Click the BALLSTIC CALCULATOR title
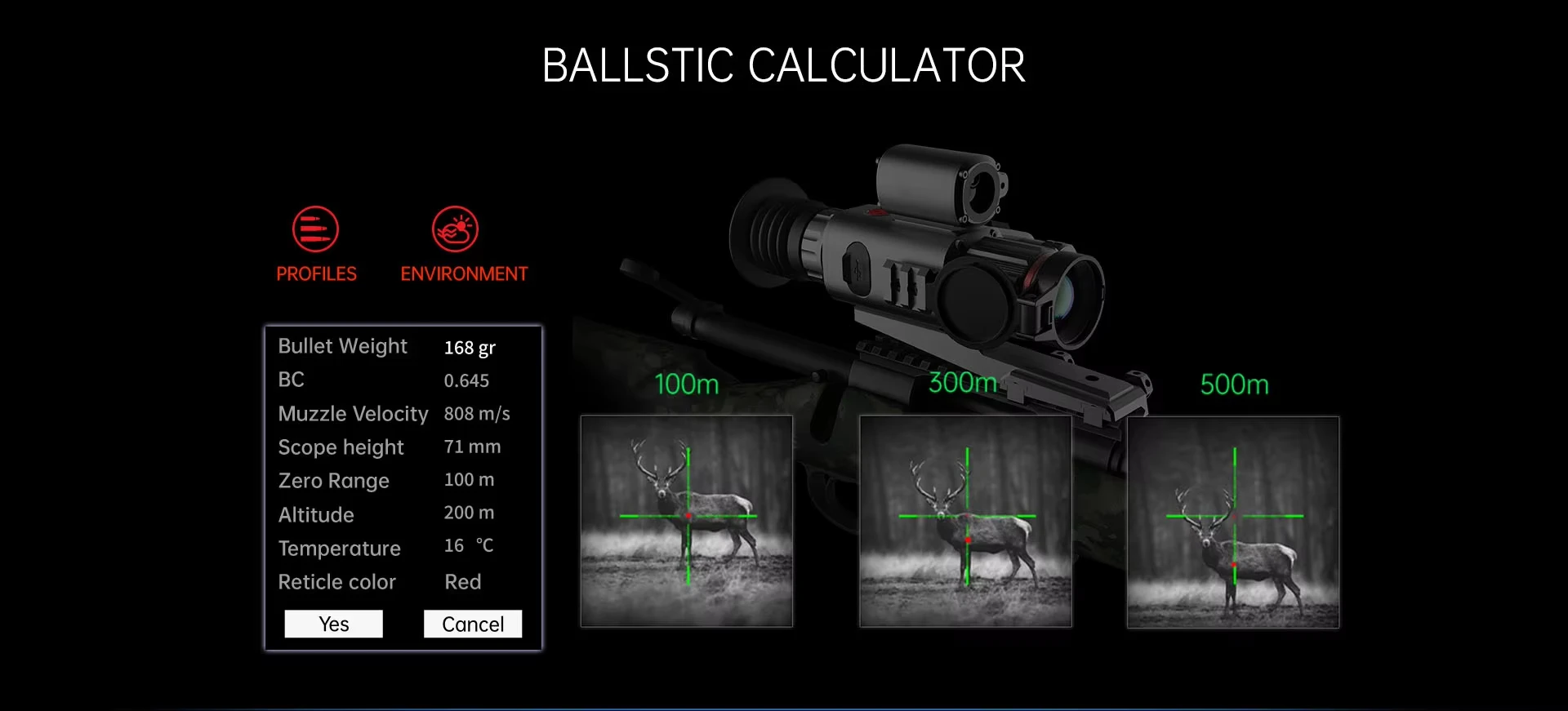Viewport: 1568px width, 711px height. point(783,64)
